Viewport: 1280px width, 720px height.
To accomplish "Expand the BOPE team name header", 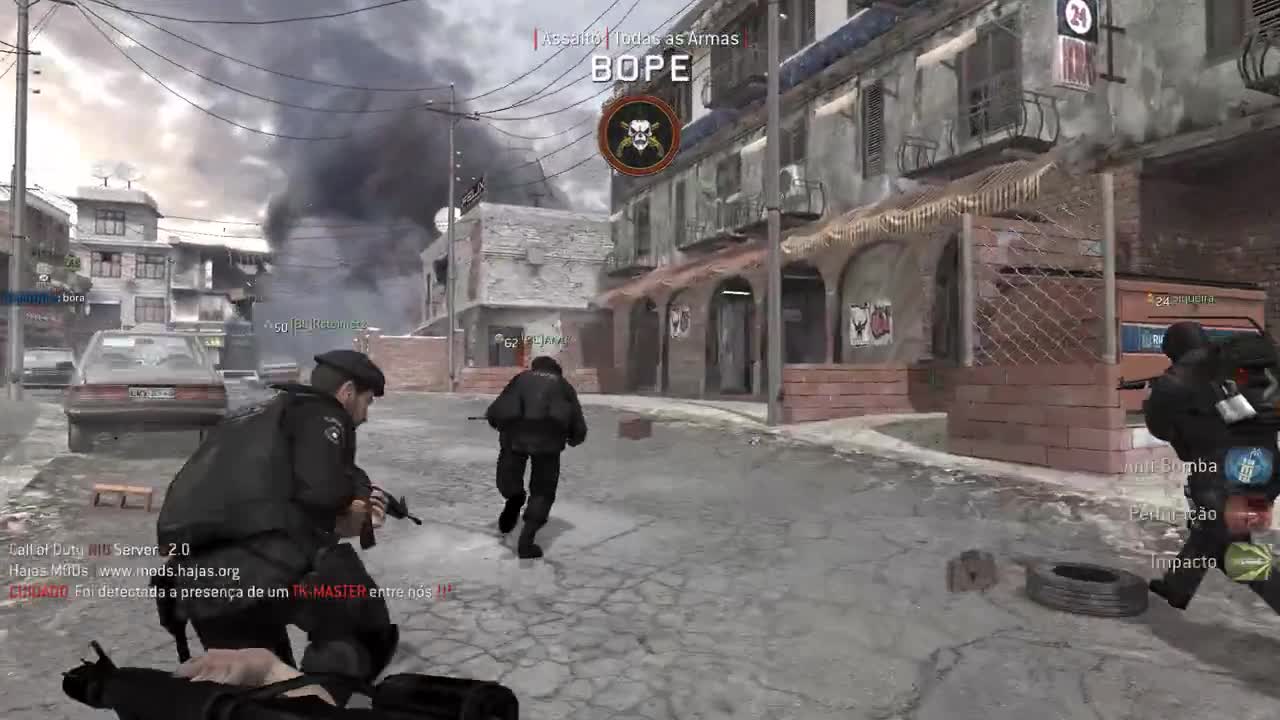I will pyautogui.click(x=639, y=69).
